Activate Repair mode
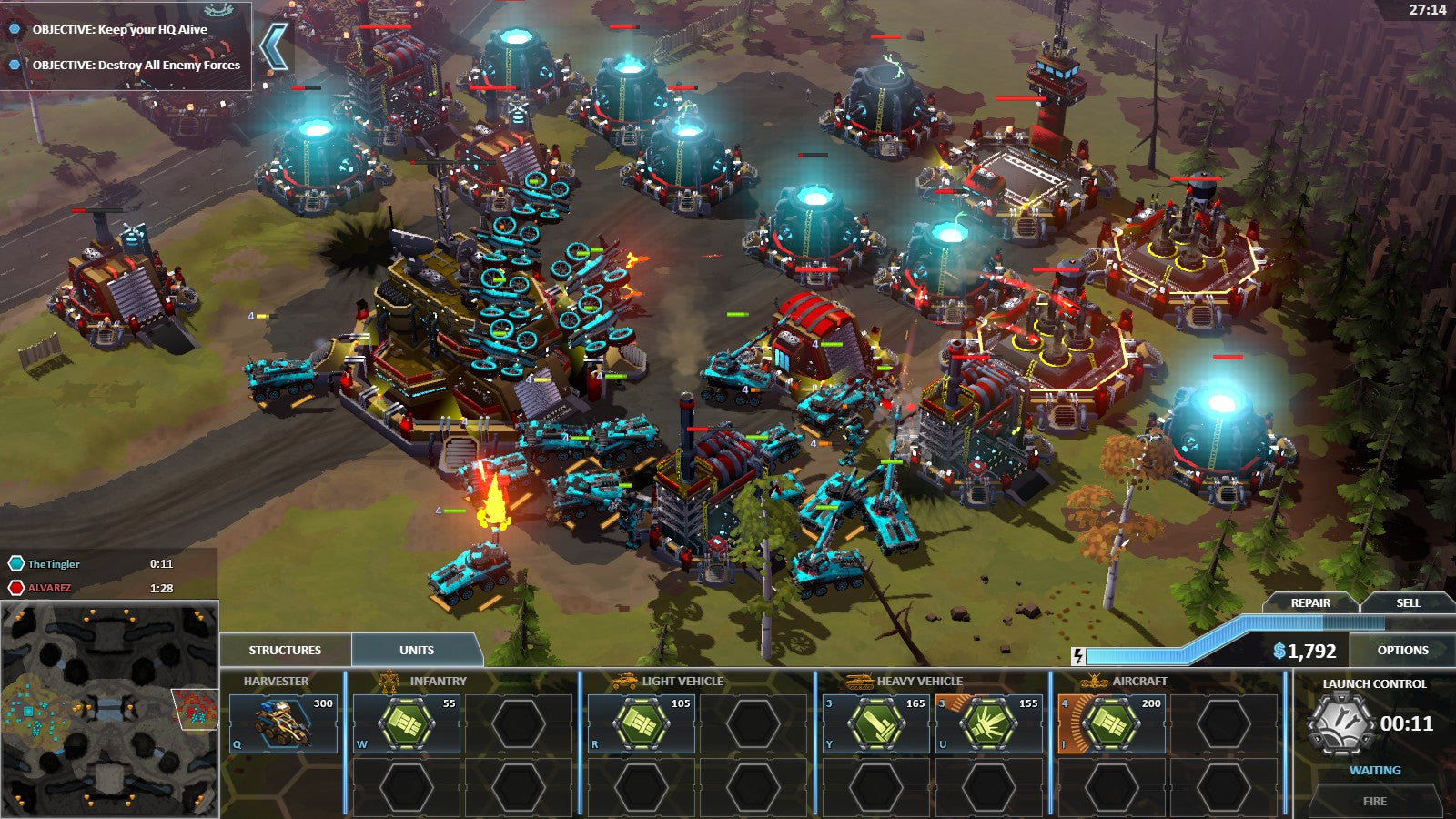Screen dimensions: 1456x819 pyautogui.click(x=1310, y=602)
